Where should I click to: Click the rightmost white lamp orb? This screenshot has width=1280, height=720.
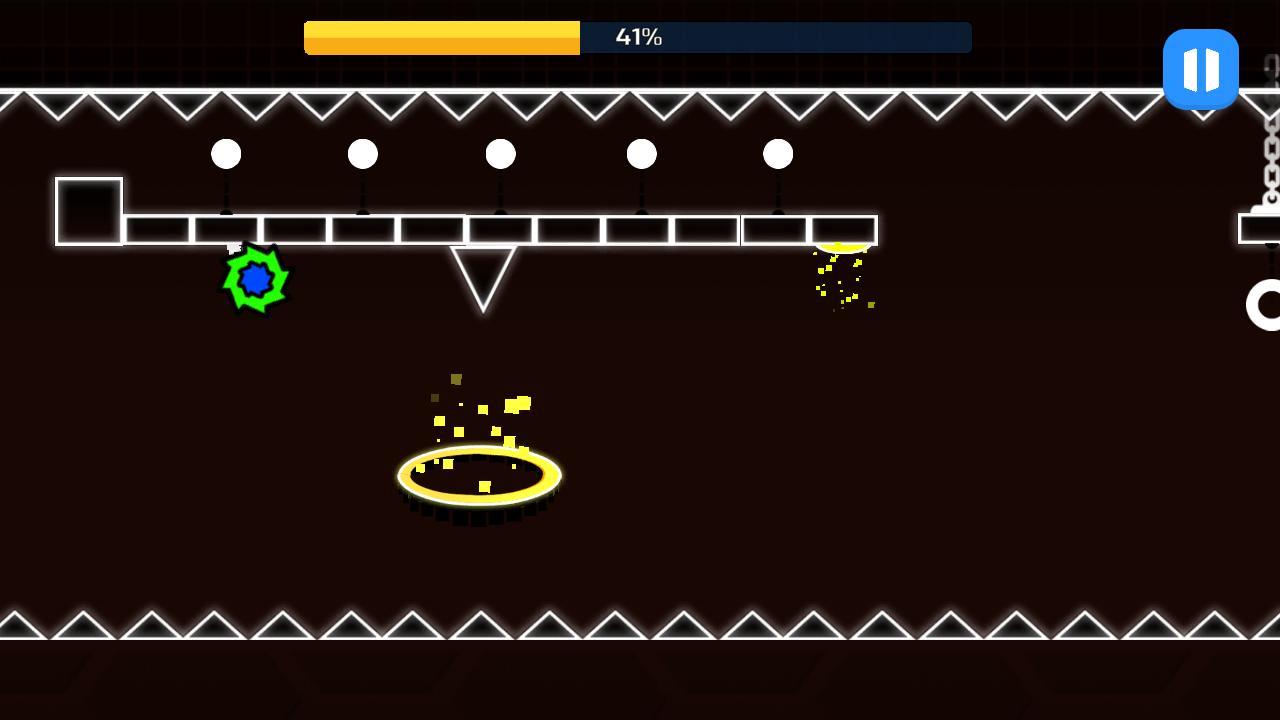778,153
